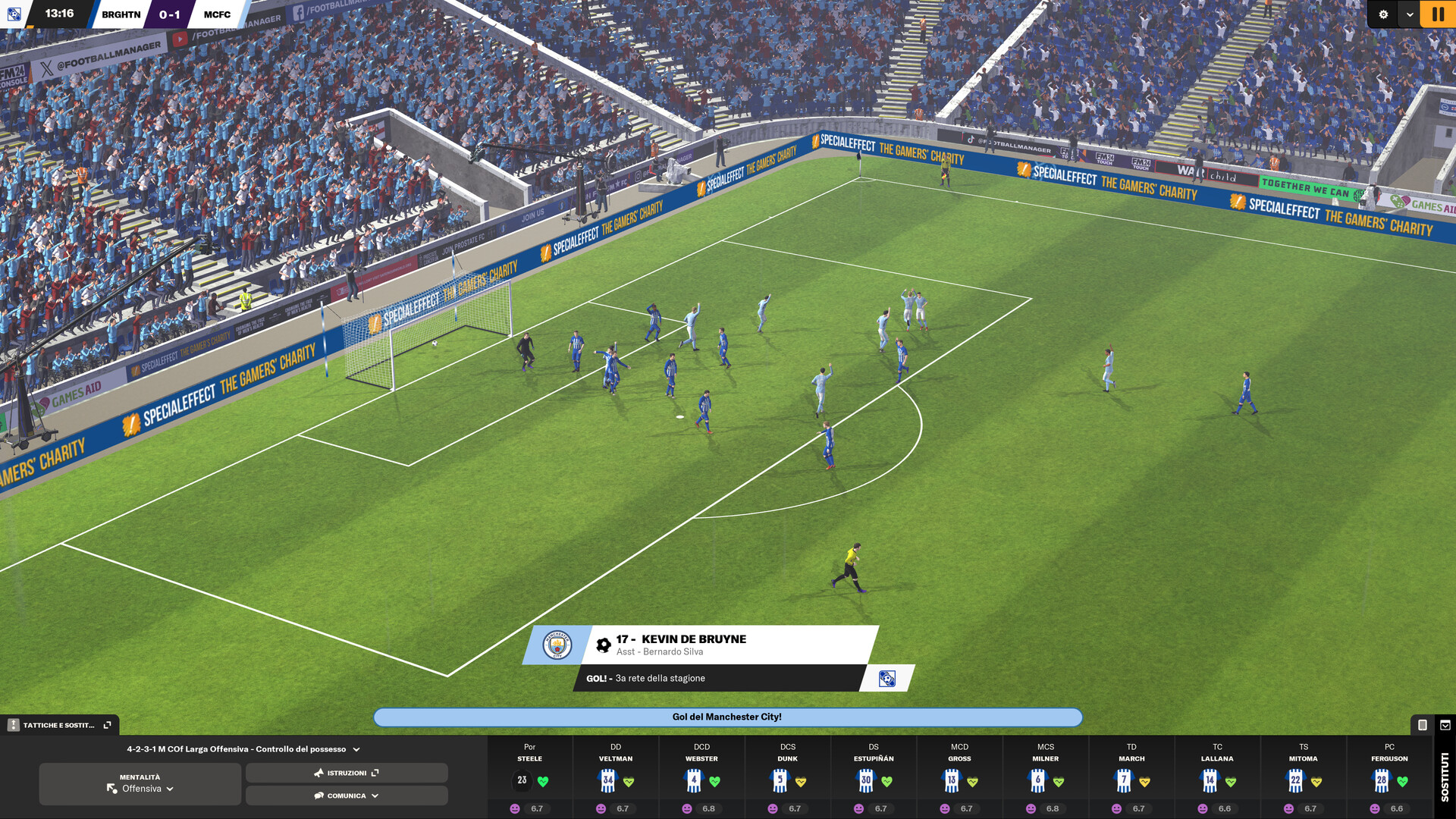This screenshot has width=1456, height=819.
Task: Select Milner's player card
Action: [x=1046, y=777]
